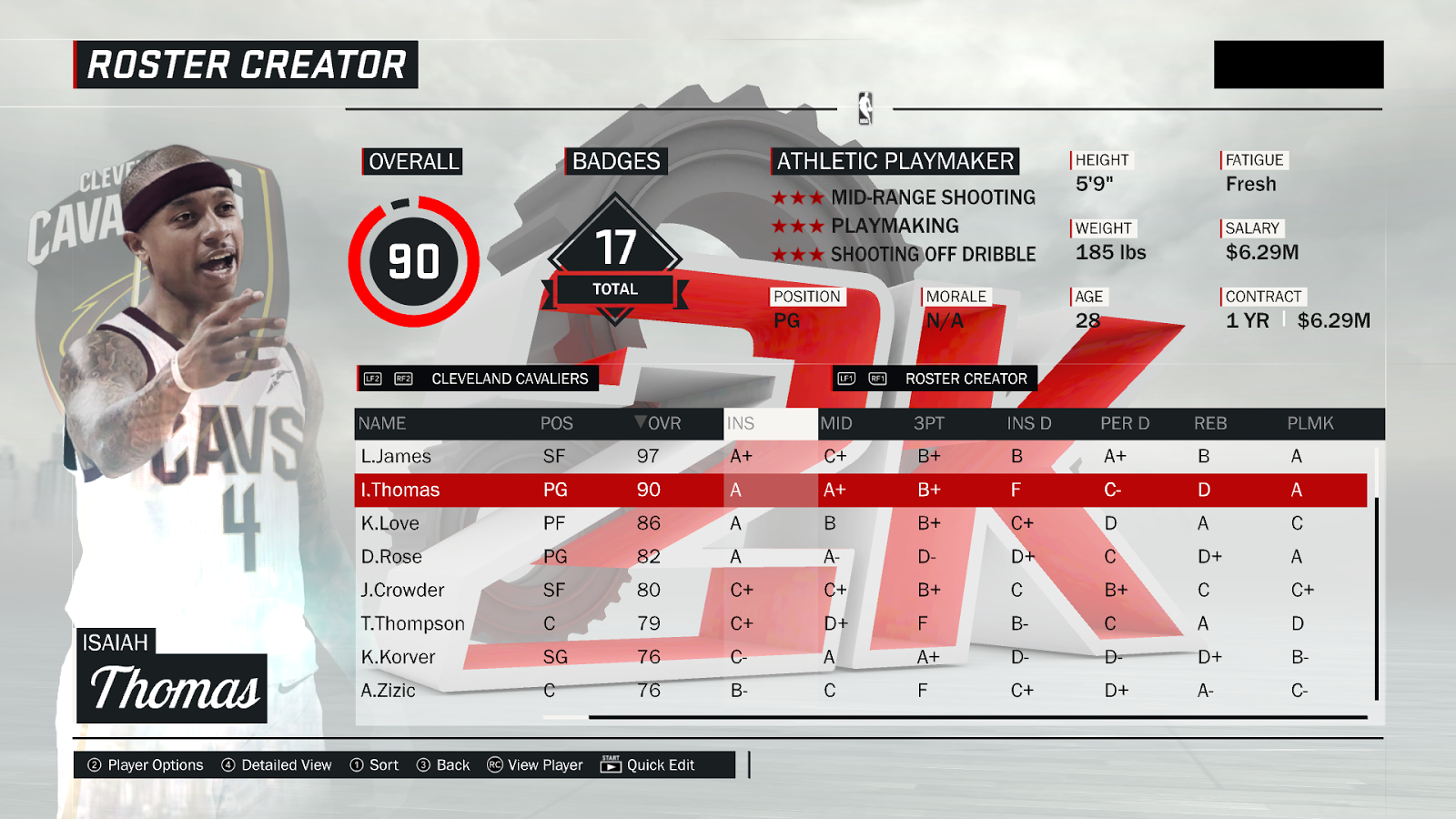This screenshot has width=1456, height=819.
Task: Toggle a star on Playmaking rating
Action: click(x=800, y=226)
